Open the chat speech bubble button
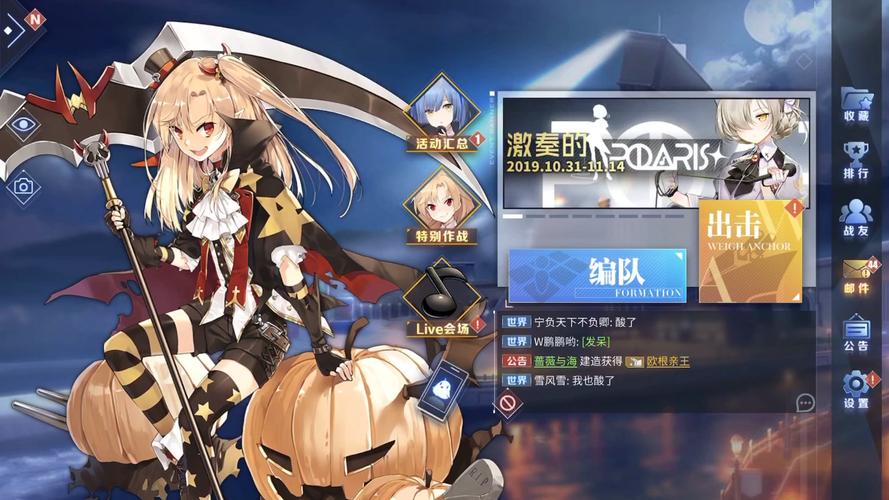 pos(805,402)
